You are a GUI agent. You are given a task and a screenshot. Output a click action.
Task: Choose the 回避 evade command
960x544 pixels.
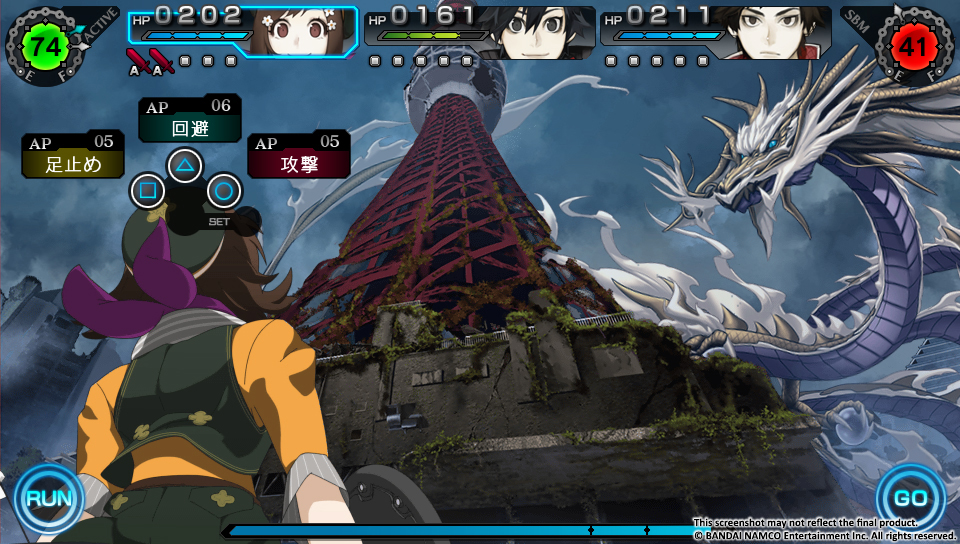(189, 120)
